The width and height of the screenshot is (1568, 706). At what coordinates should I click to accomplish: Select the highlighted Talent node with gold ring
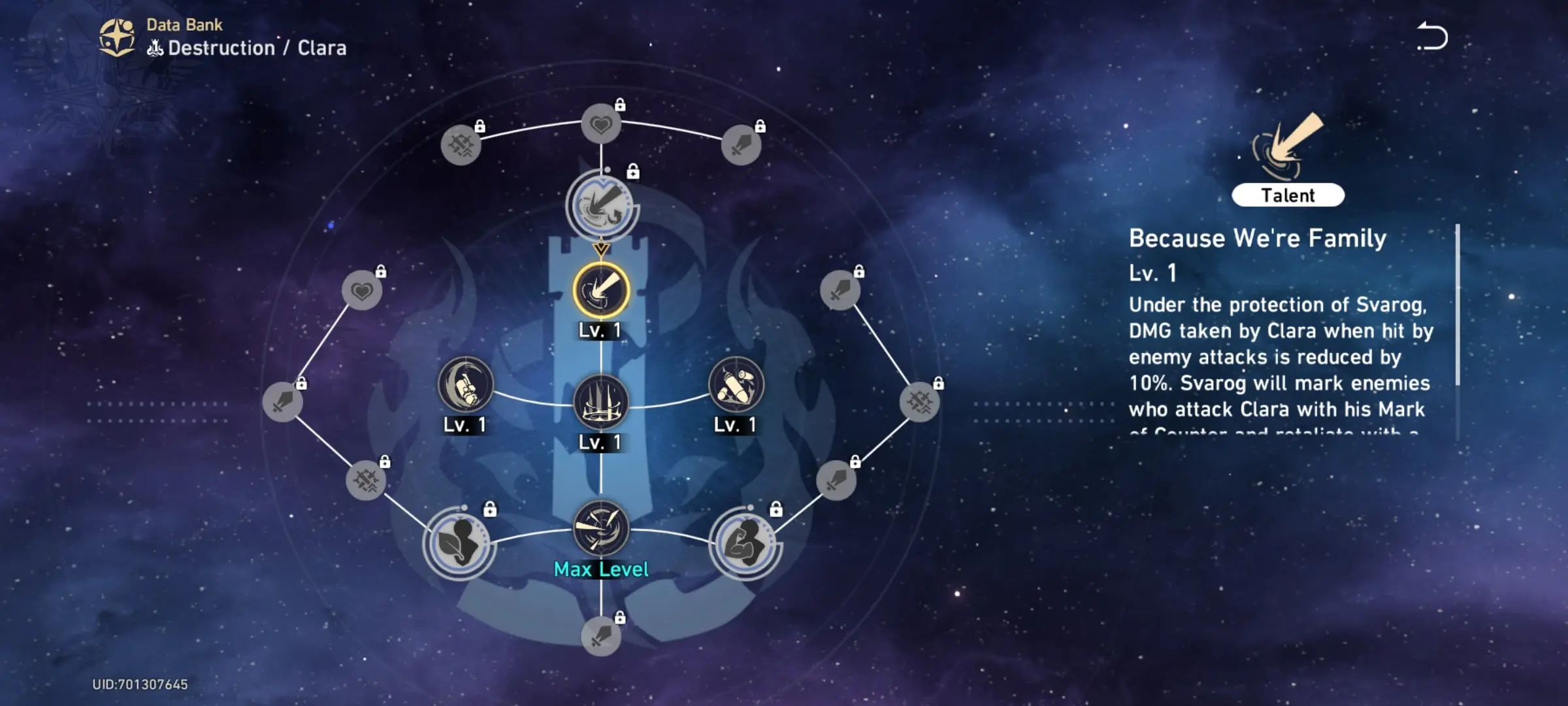coord(601,290)
